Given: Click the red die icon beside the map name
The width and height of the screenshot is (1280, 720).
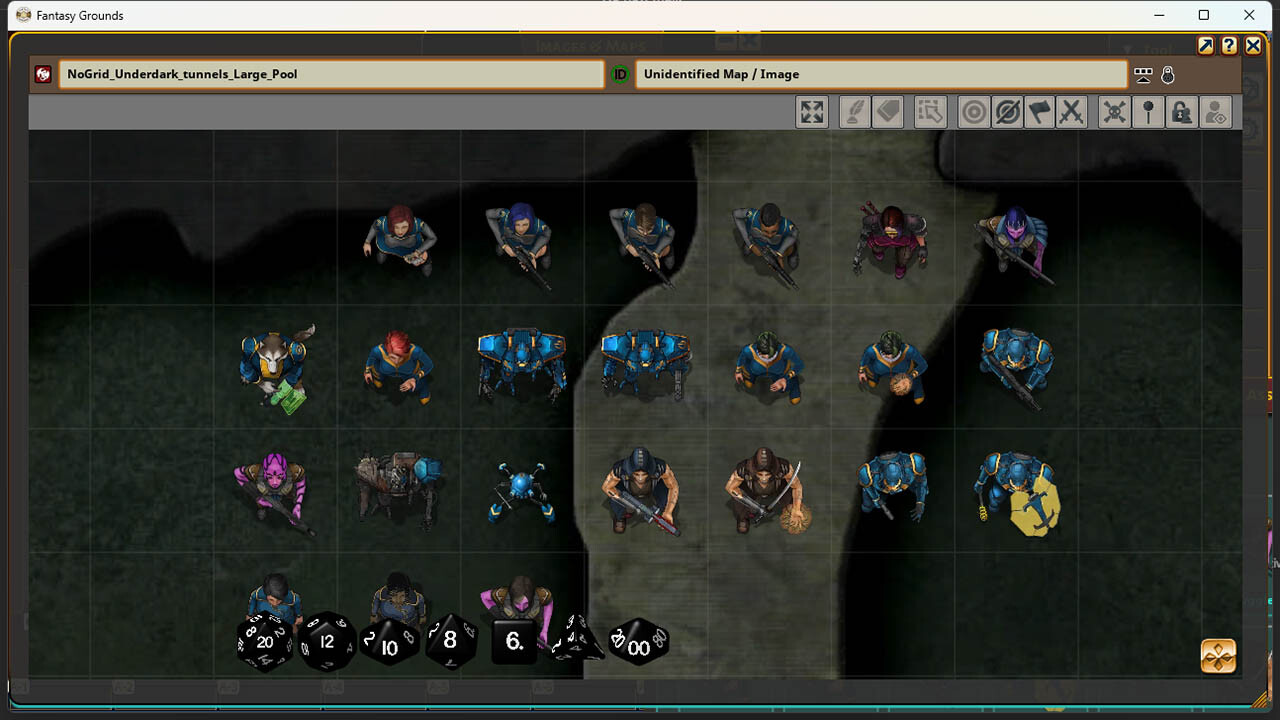Looking at the screenshot, I should click(41, 74).
